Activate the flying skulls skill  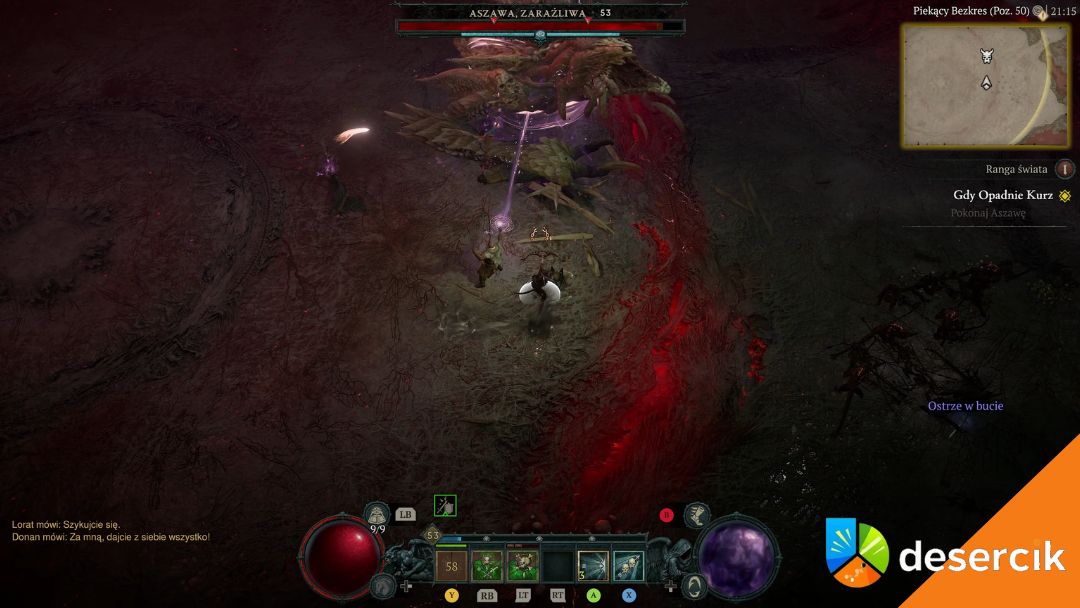(628, 567)
